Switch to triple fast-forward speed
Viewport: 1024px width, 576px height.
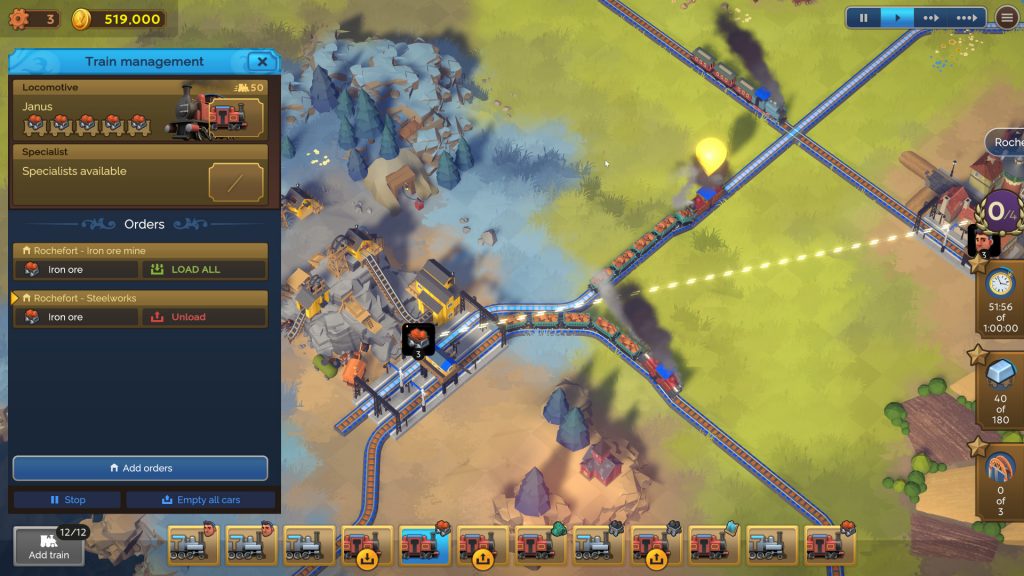point(966,18)
